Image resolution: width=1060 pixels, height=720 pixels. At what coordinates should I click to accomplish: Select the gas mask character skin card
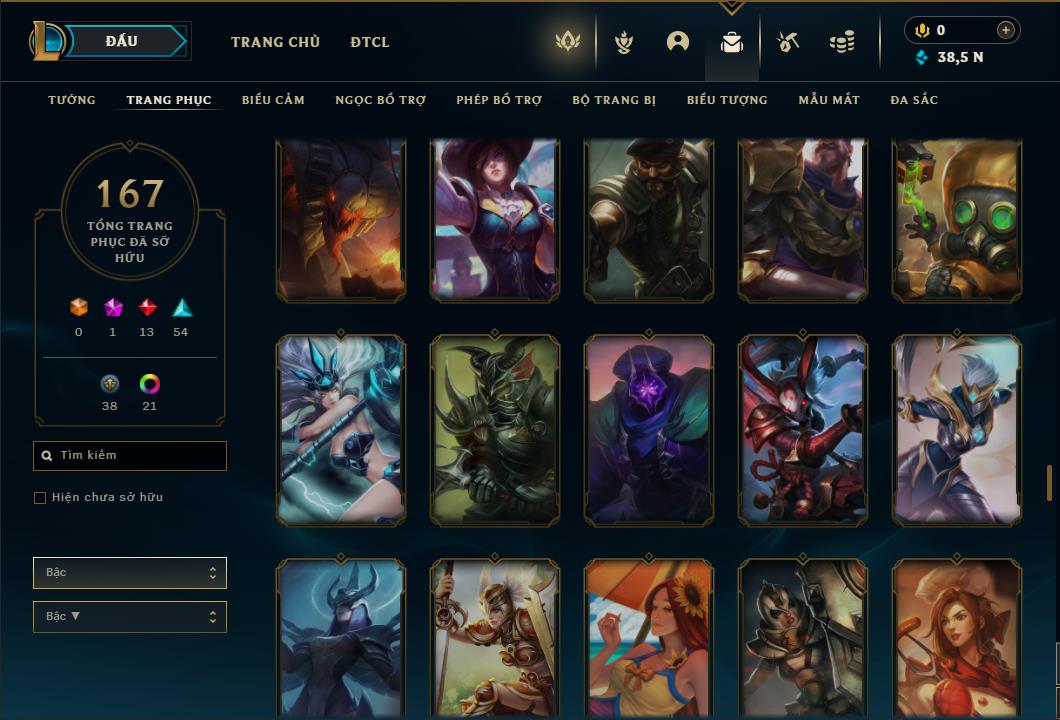(x=957, y=220)
